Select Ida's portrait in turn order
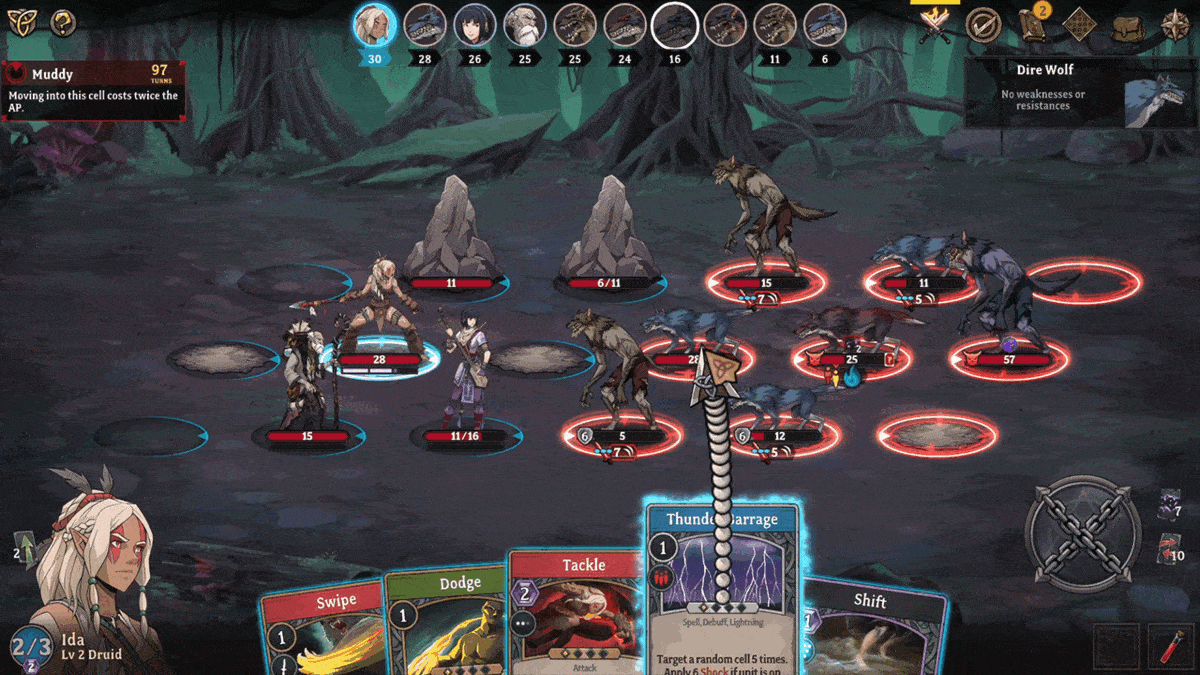Viewport: 1200px width, 675px height. (375, 25)
